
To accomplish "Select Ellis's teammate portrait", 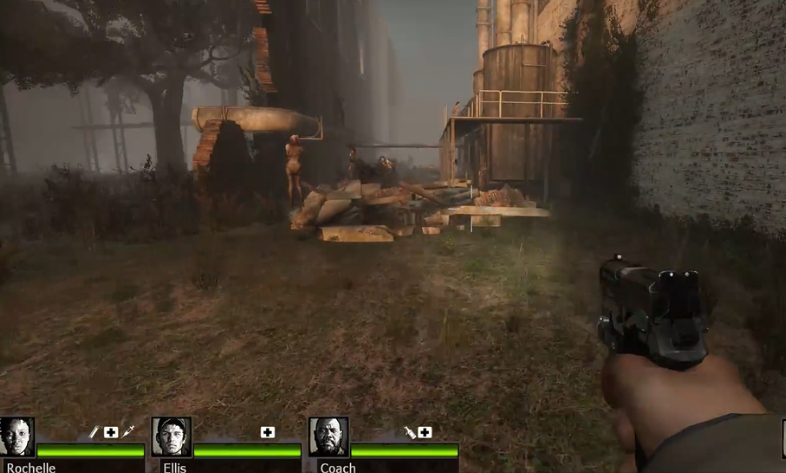I will click(x=171, y=437).
